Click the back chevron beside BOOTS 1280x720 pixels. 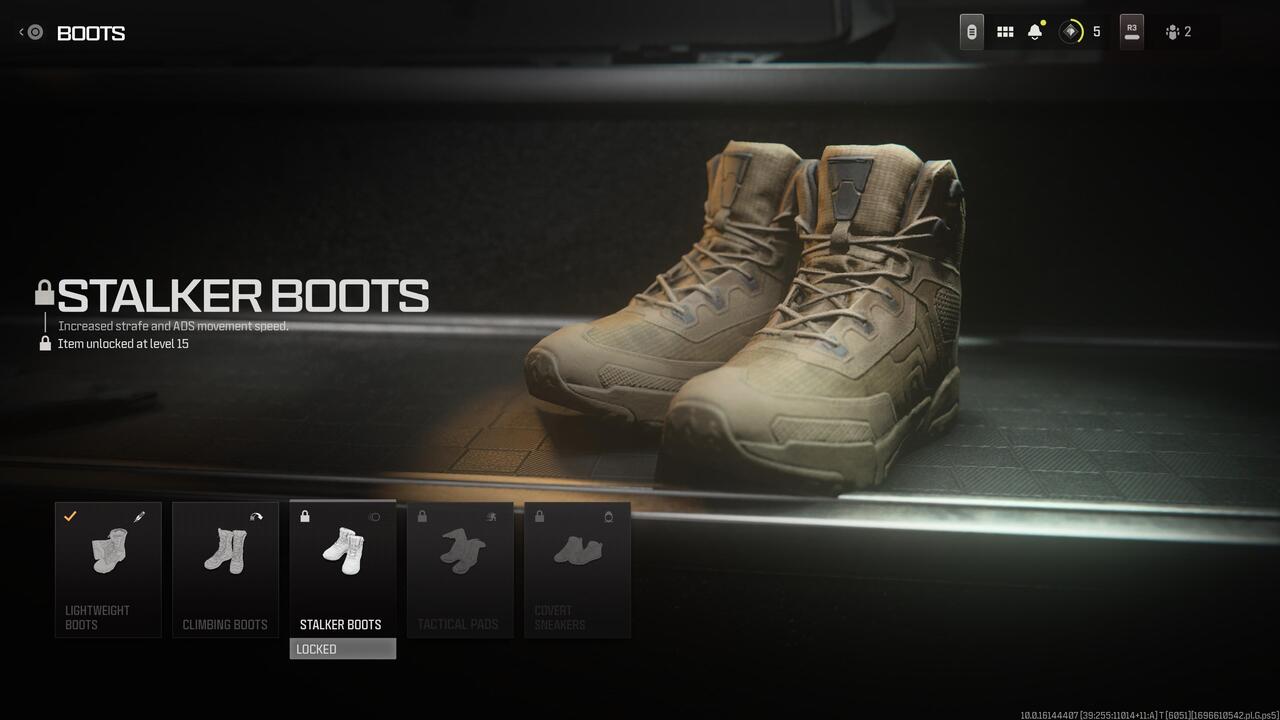(x=20, y=31)
